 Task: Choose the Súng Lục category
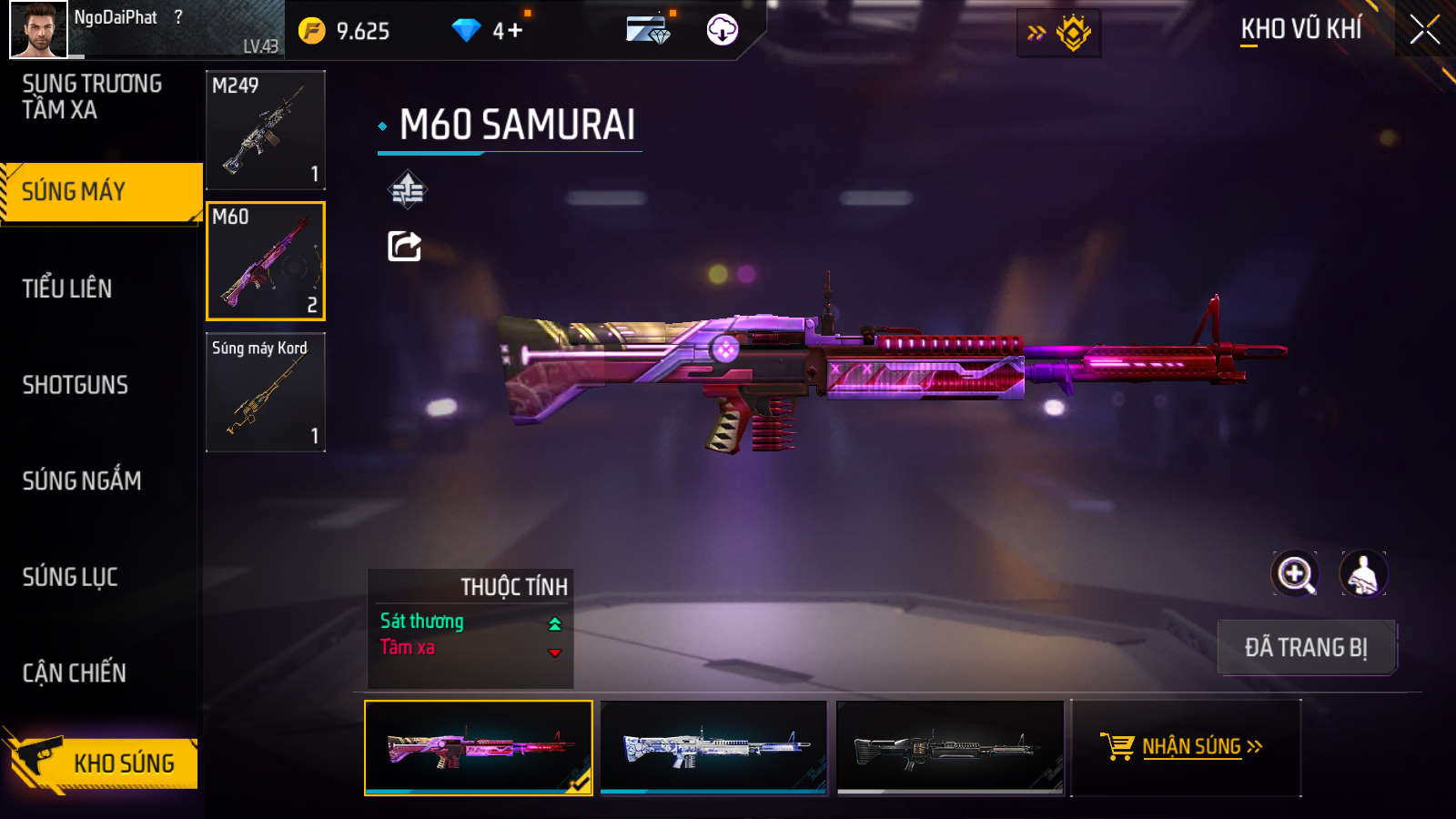pos(70,577)
